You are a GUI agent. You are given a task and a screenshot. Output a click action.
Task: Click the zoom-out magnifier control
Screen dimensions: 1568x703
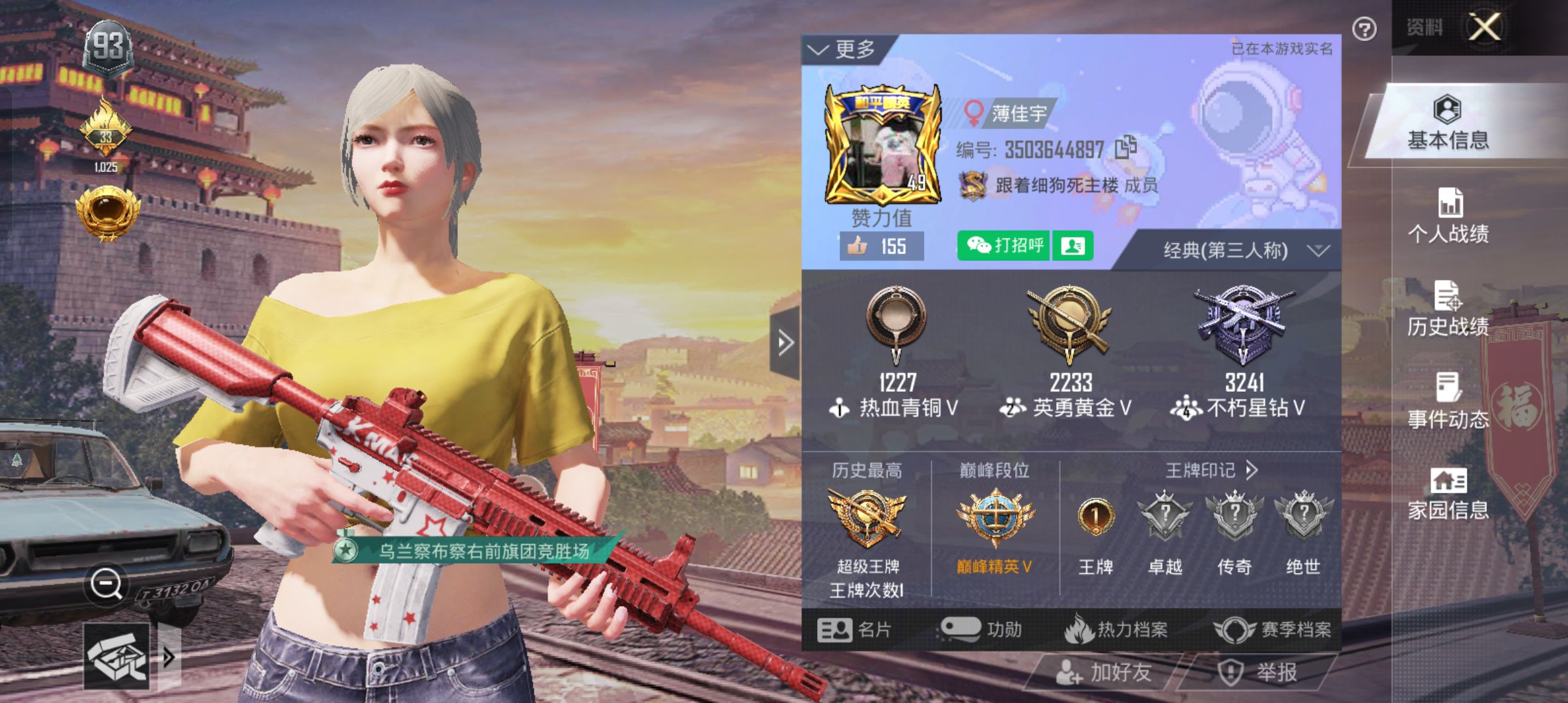tap(105, 584)
